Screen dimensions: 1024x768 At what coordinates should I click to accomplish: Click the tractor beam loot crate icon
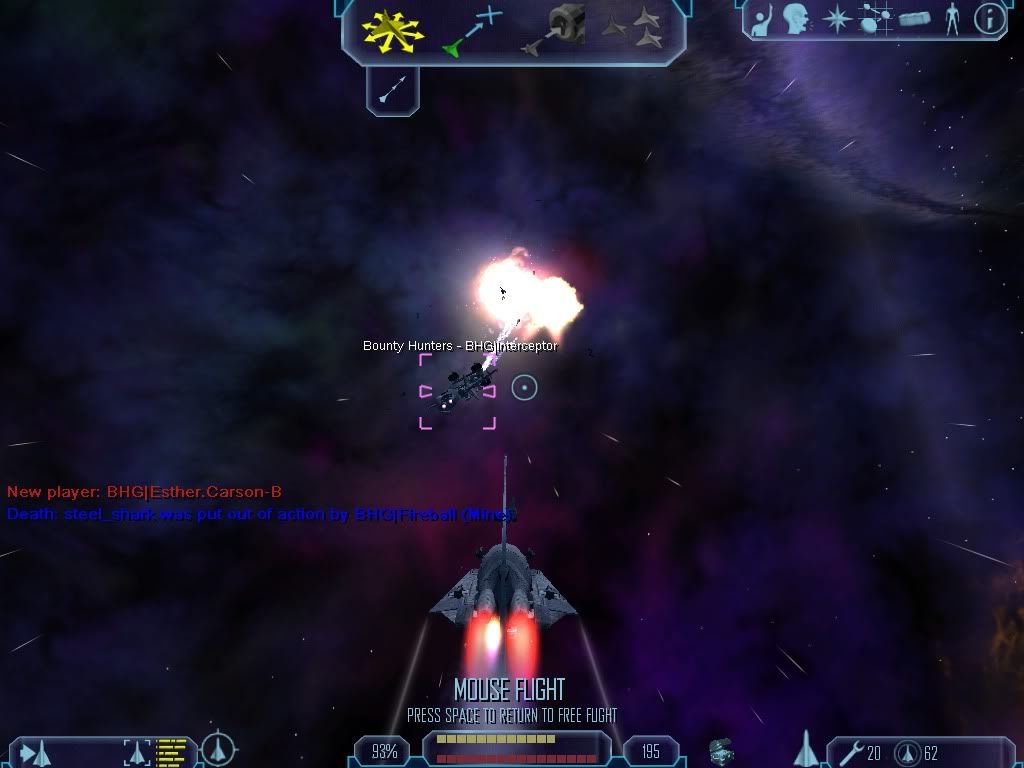[721, 751]
